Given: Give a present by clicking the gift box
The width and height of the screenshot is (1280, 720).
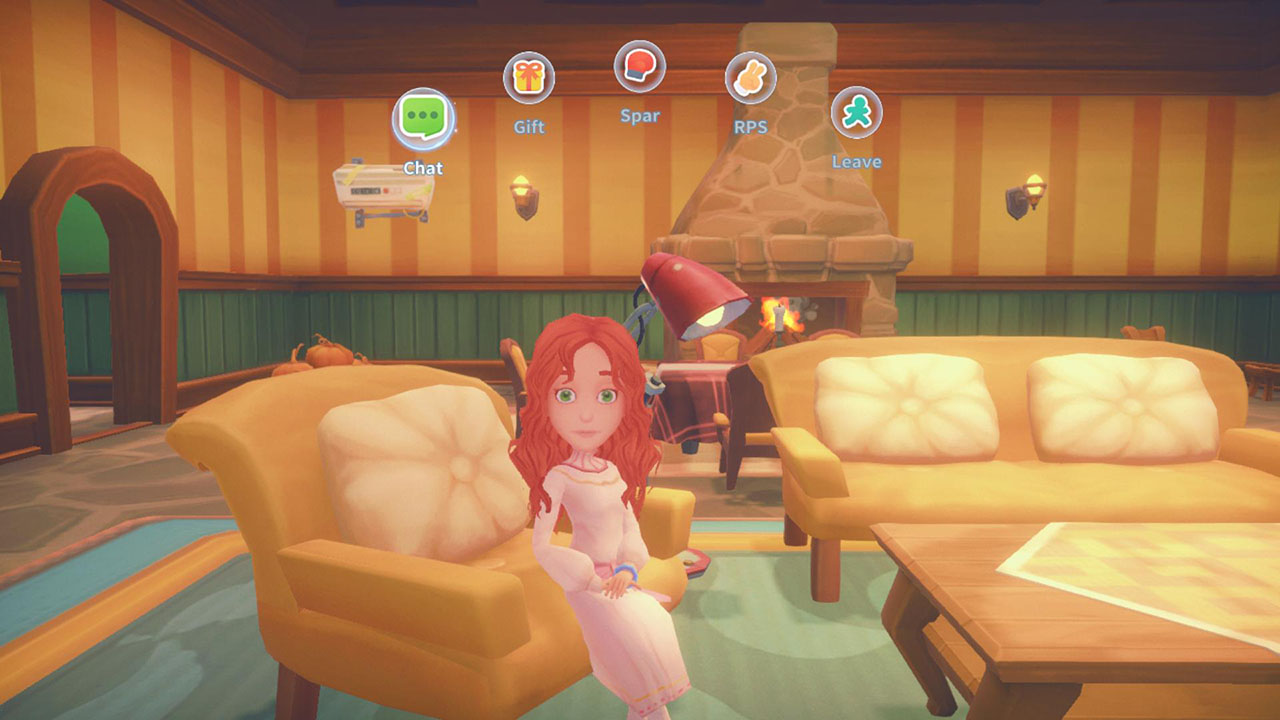Looking at the screenshot, I should 530,77.
